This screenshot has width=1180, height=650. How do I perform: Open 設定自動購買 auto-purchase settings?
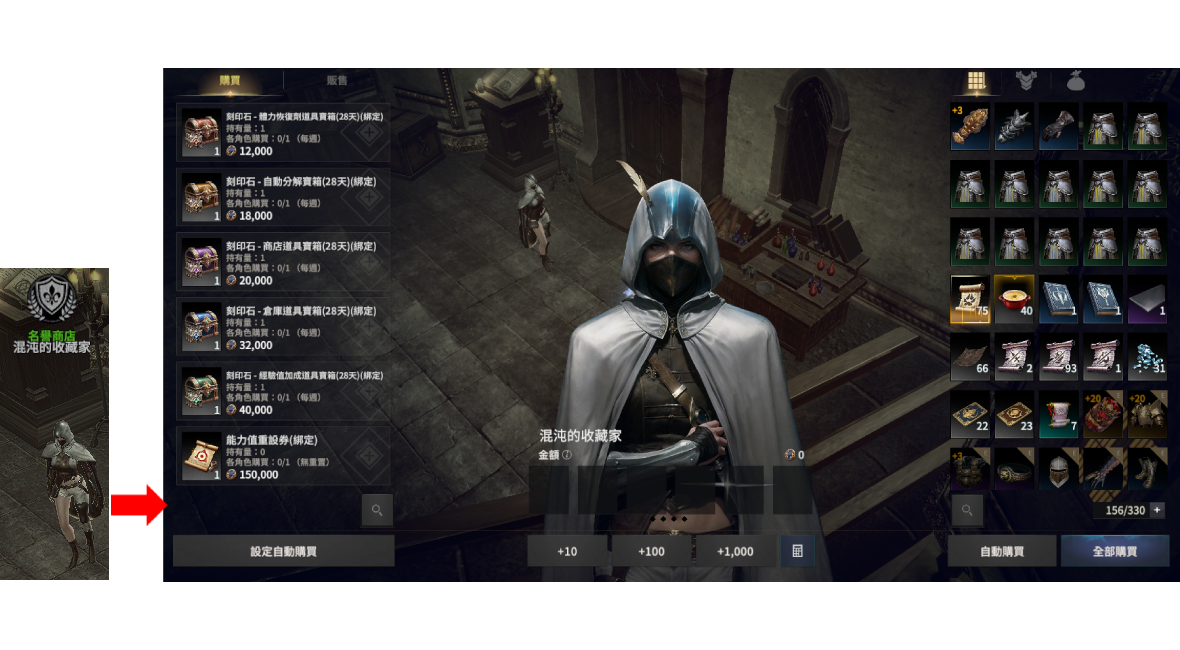pos(283,551)
